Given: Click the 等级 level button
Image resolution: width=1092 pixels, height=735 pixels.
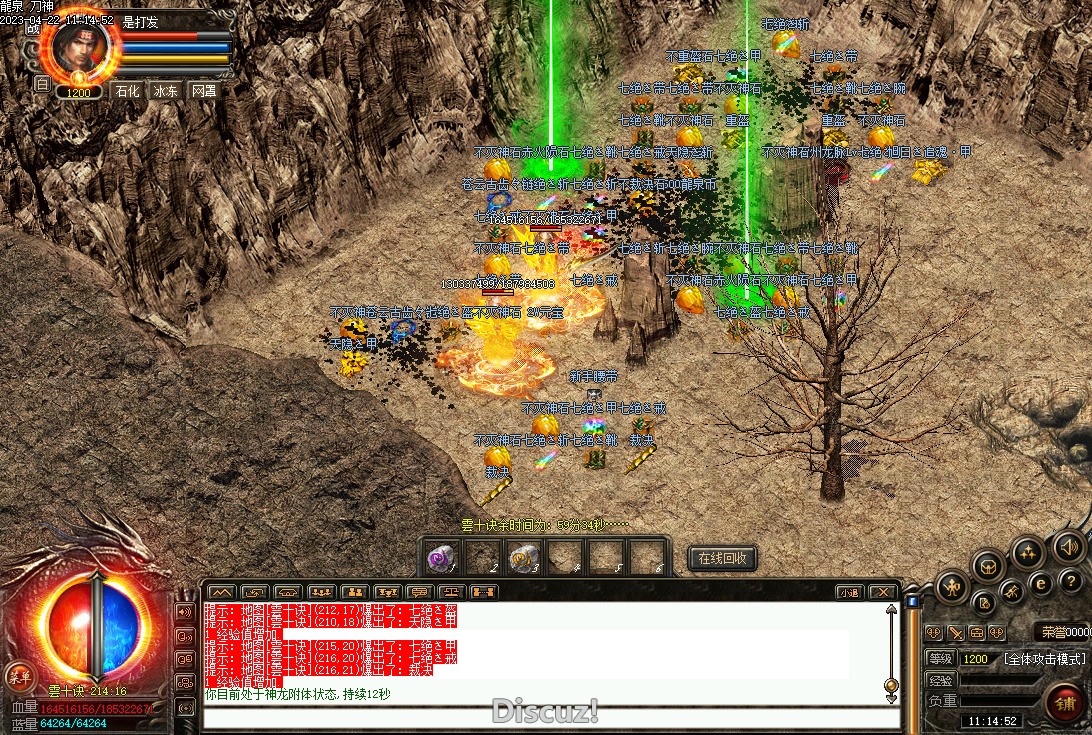Looking at the screenshot, I should 939,659.
